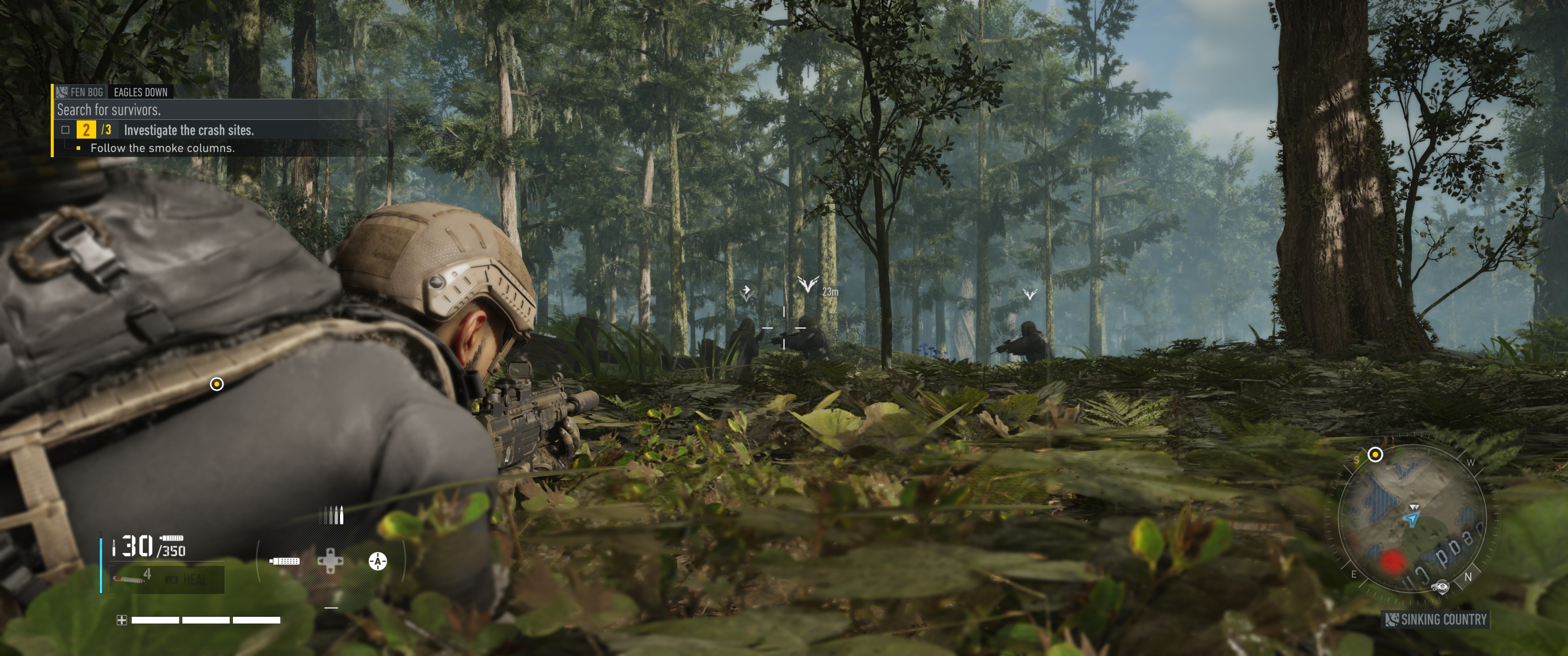The width and height of the screenshot is (1568, 656).
Task: Select the suppressor icon in item wheel
Action: (x=284, y=560)
